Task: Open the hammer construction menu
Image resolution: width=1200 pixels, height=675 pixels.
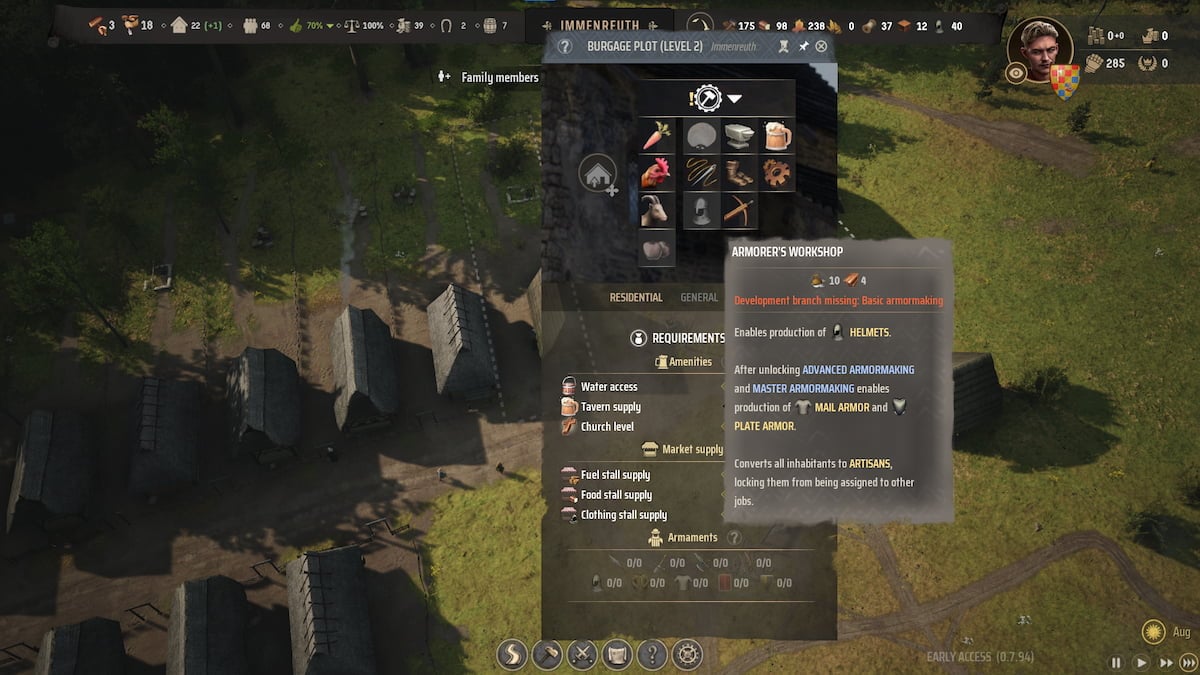Action: [x=547, y=655]
